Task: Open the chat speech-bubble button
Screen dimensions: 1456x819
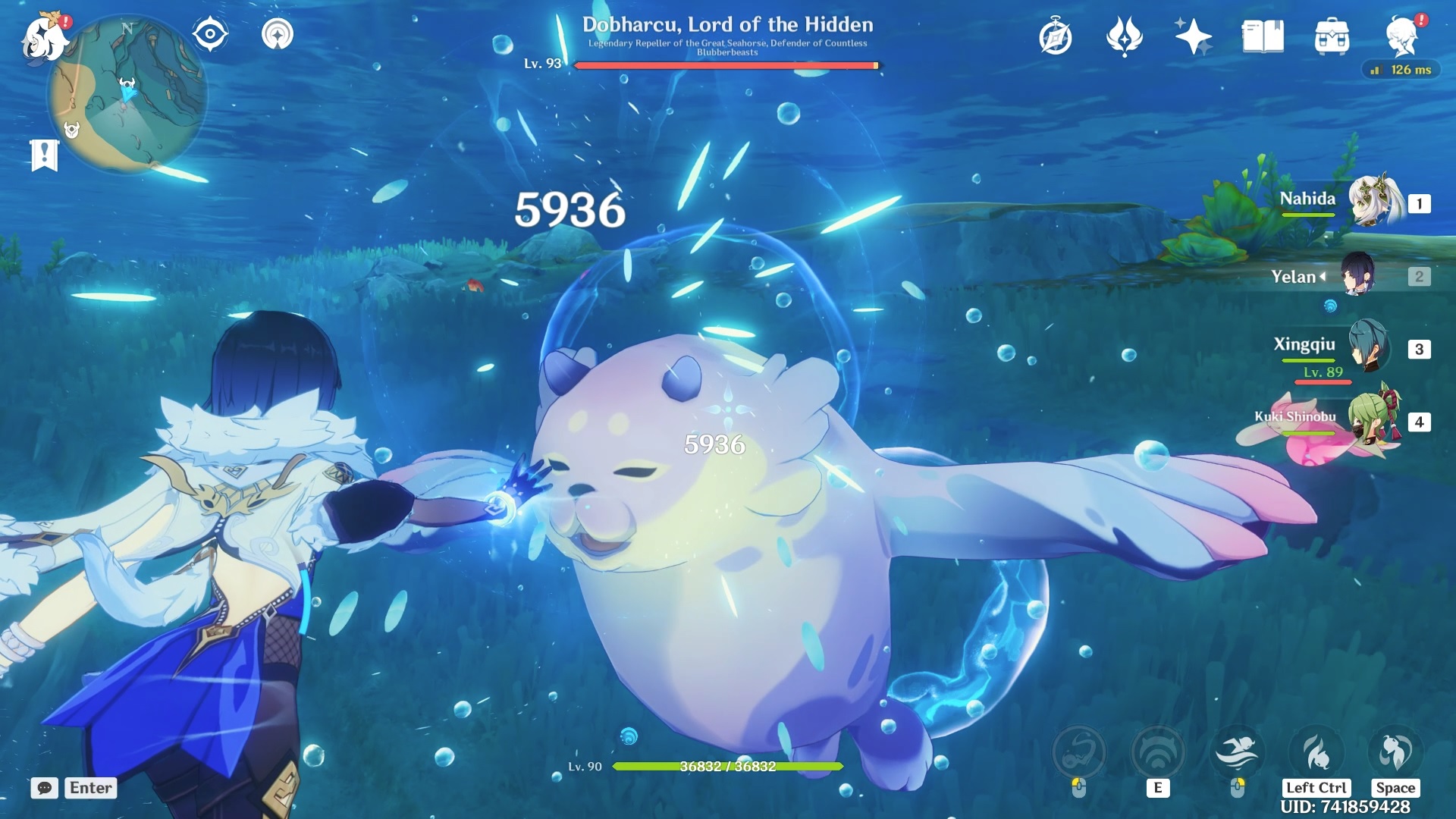Action: click(44, 788)
